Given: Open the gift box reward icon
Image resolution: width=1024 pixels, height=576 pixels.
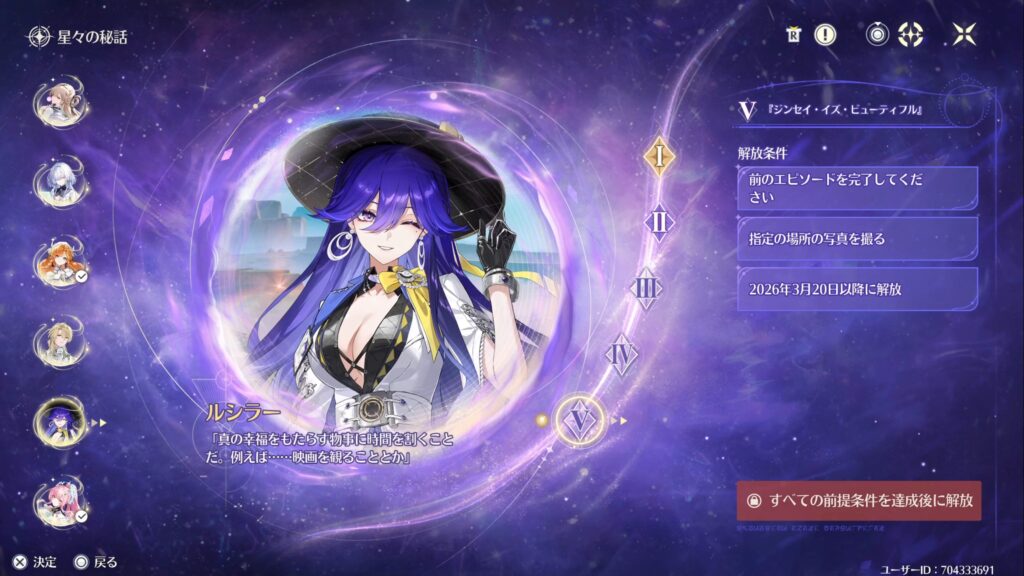Looking at the screenshot, I should coord(793,35).
